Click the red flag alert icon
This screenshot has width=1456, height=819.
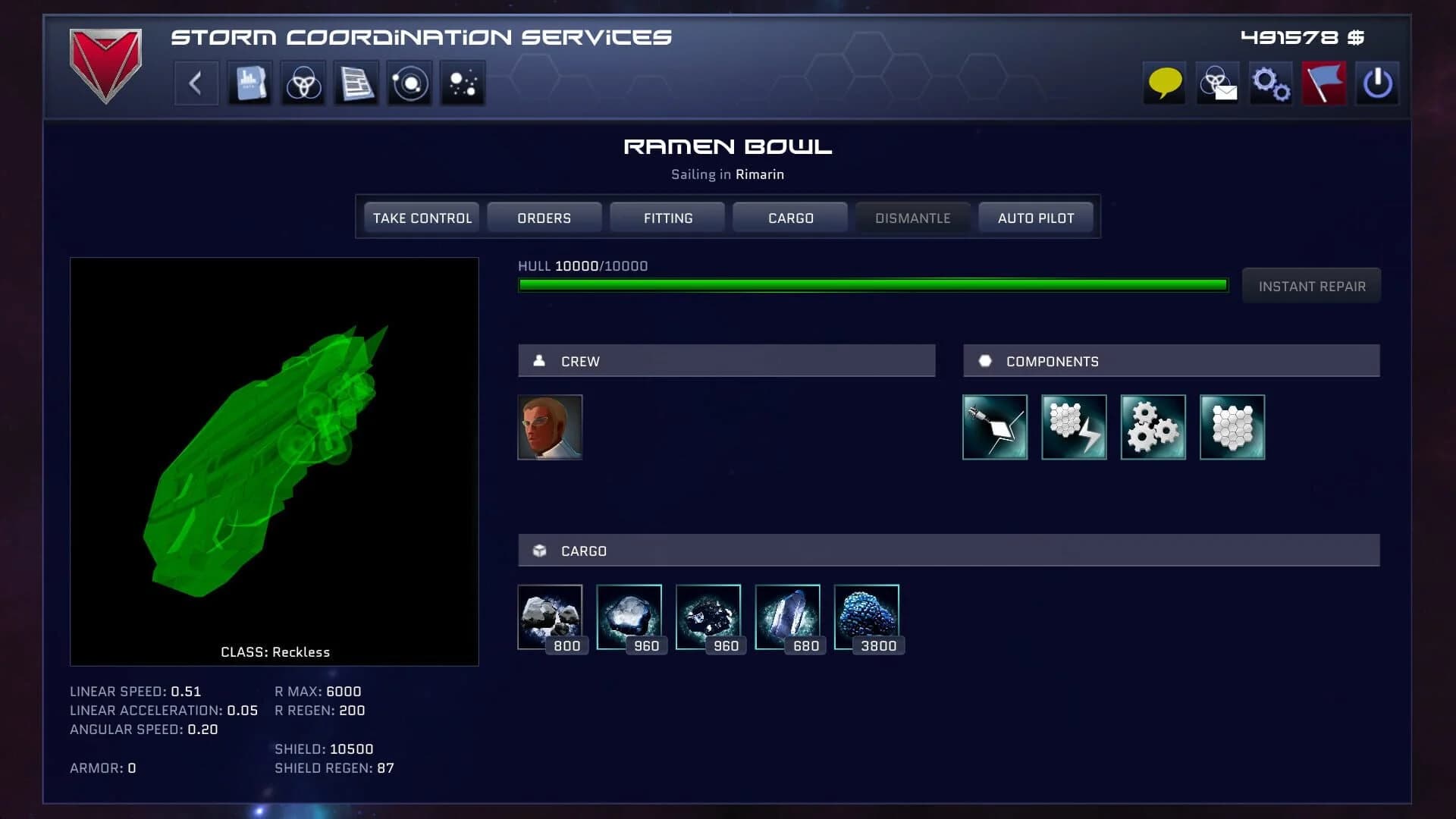tap(1324, 83)
